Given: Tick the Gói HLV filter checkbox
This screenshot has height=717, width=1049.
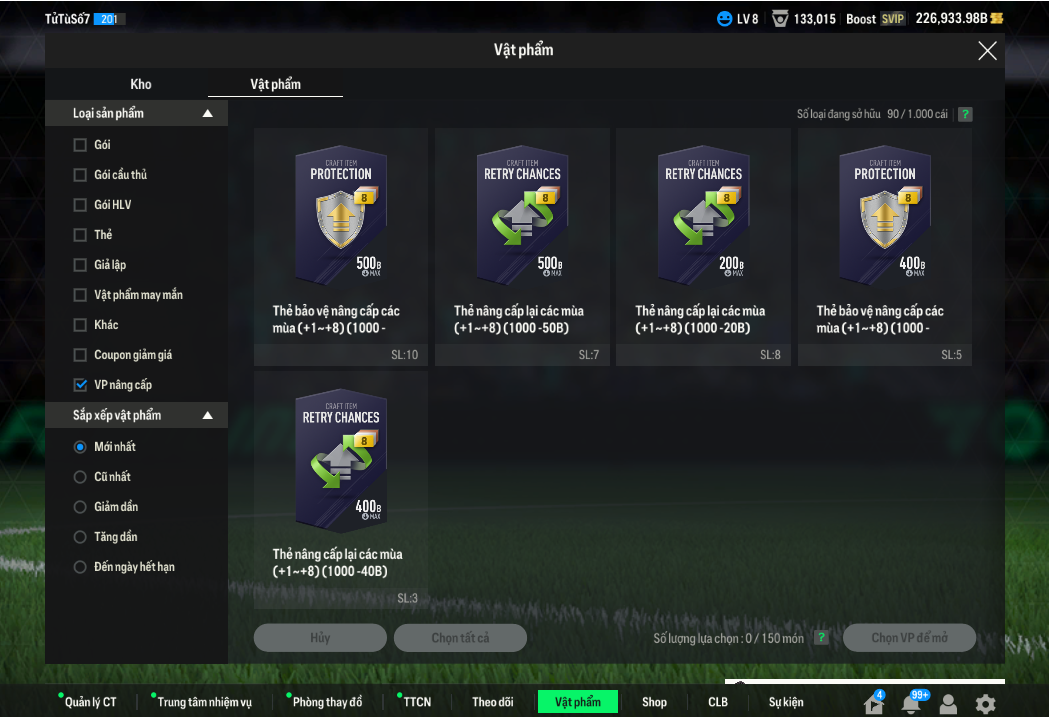Looking at the screenshot, I should 80,205.
